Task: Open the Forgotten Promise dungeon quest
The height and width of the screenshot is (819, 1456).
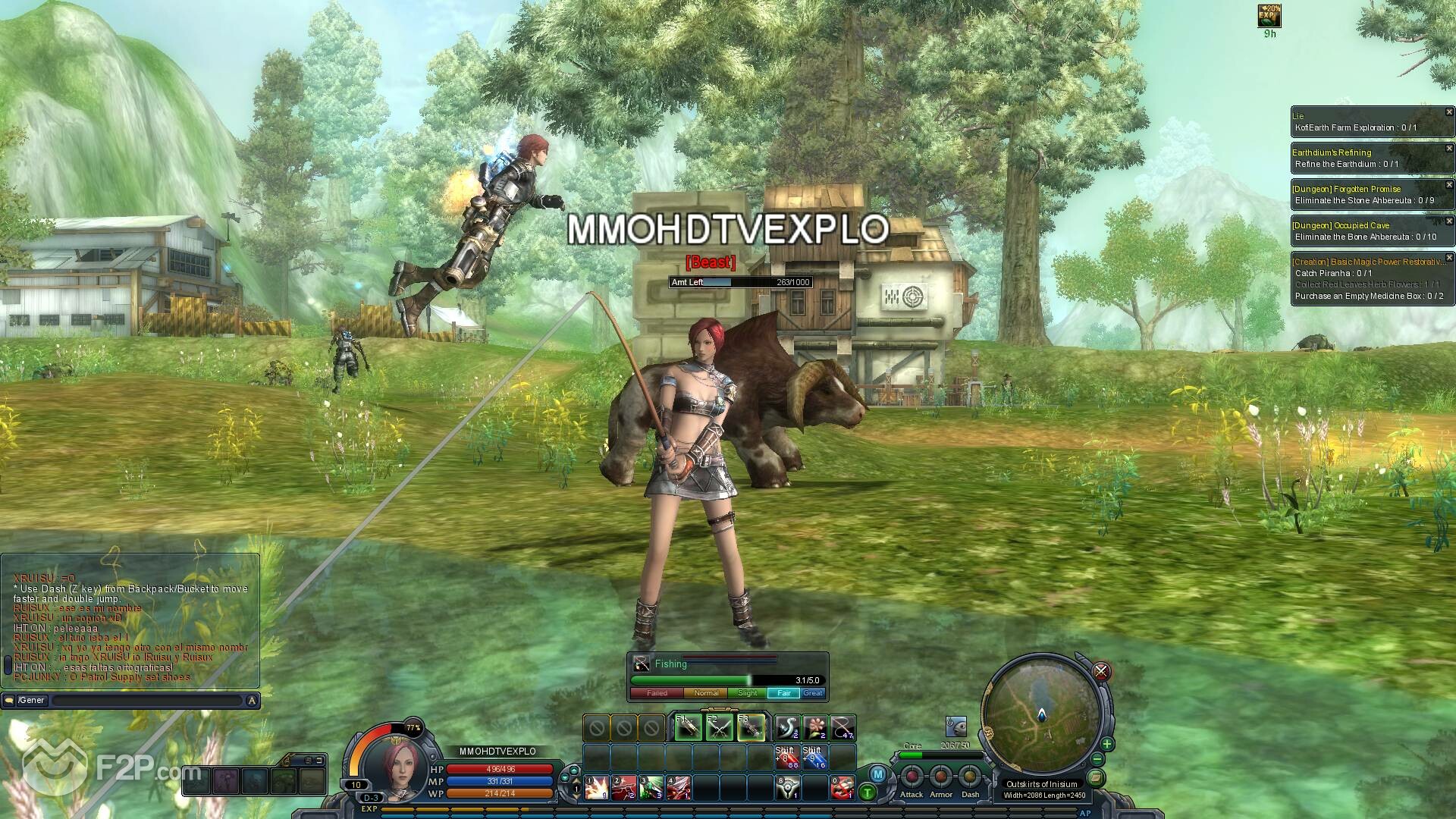Action: tap(1346, 189)
